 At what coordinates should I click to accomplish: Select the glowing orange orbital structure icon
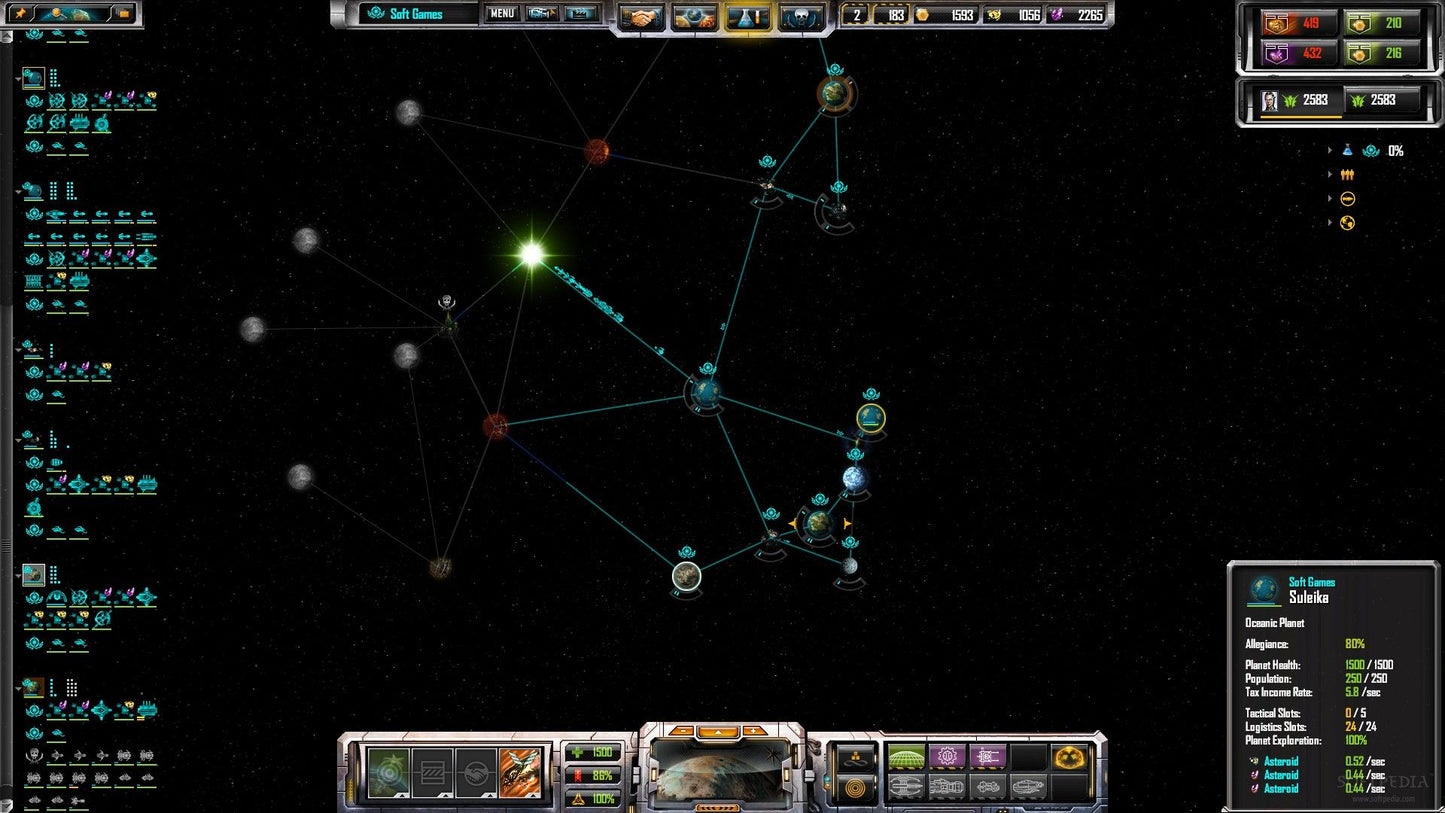[1069, 757]
